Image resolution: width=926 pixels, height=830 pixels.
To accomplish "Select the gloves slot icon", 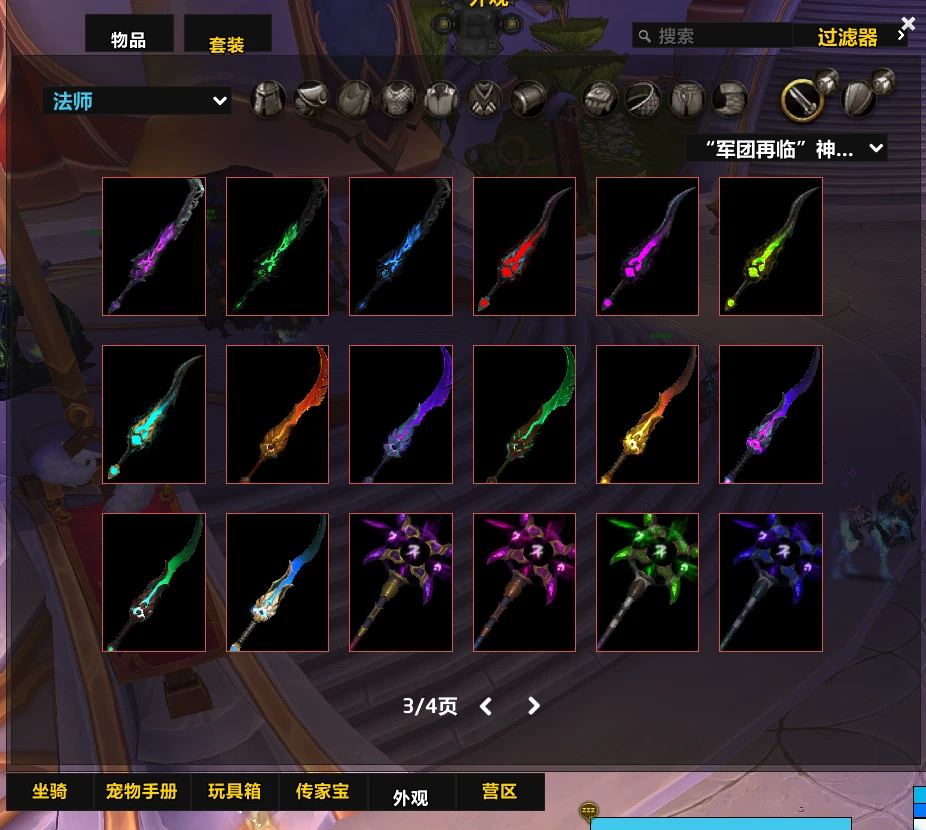I will [x=599, y=99].
